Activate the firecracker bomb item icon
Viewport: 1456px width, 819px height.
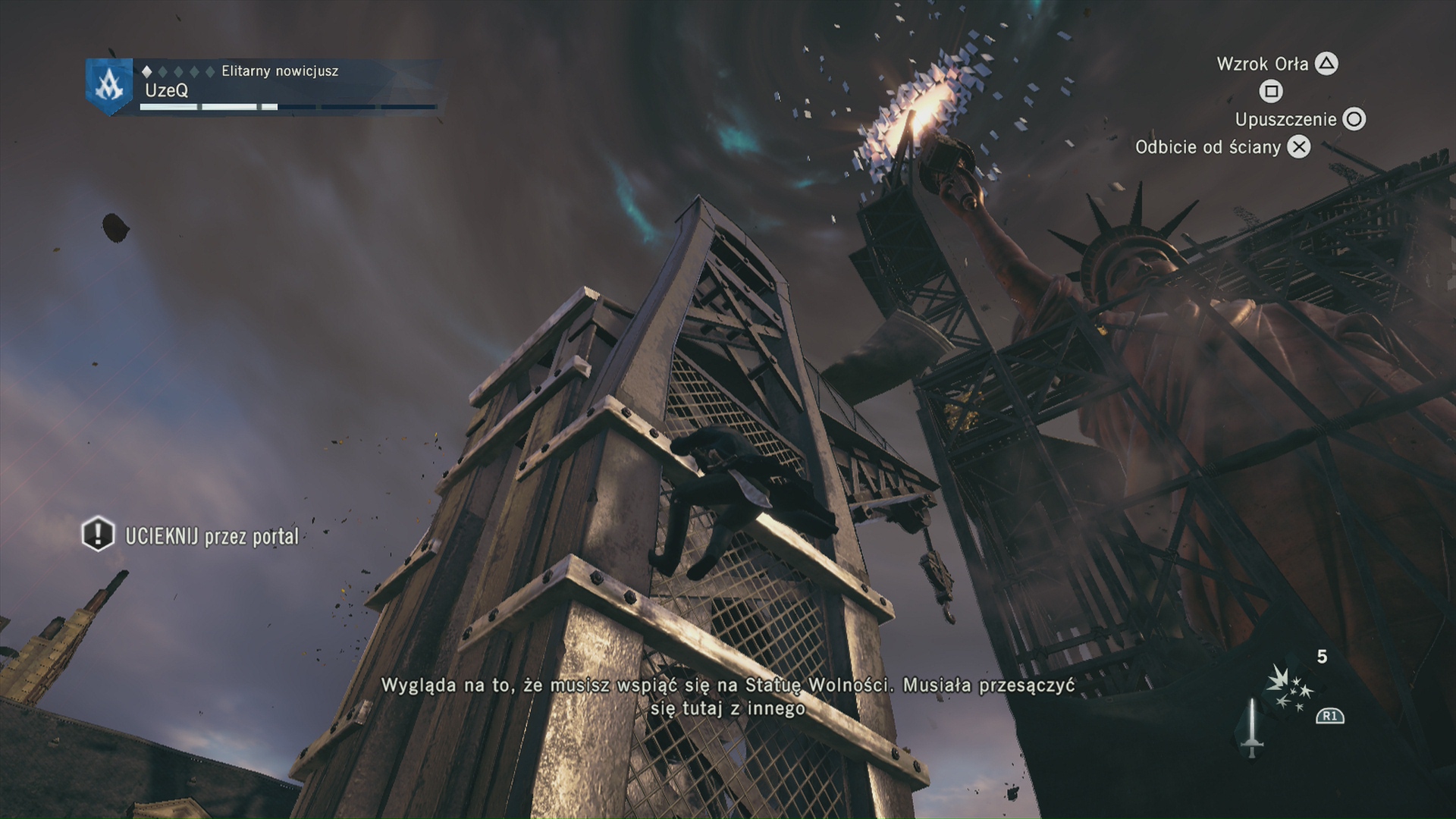point(1289,689)
